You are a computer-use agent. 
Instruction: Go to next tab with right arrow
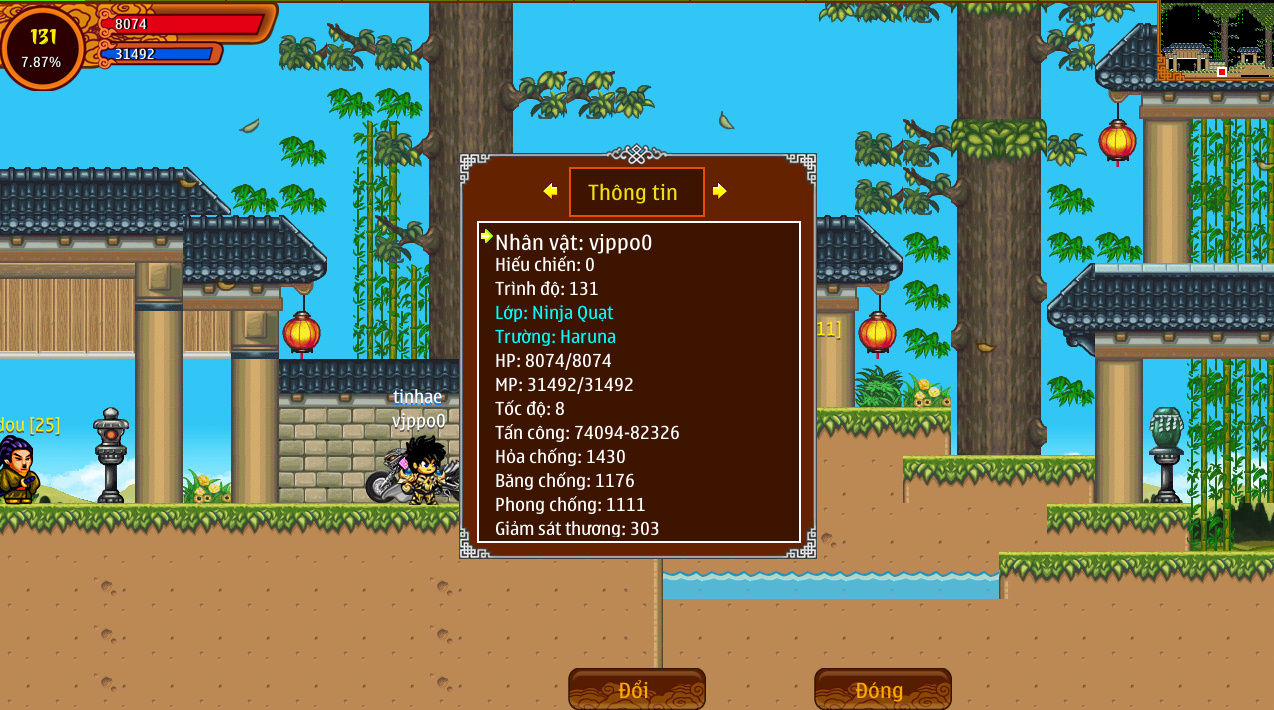[x=719, y=191]
